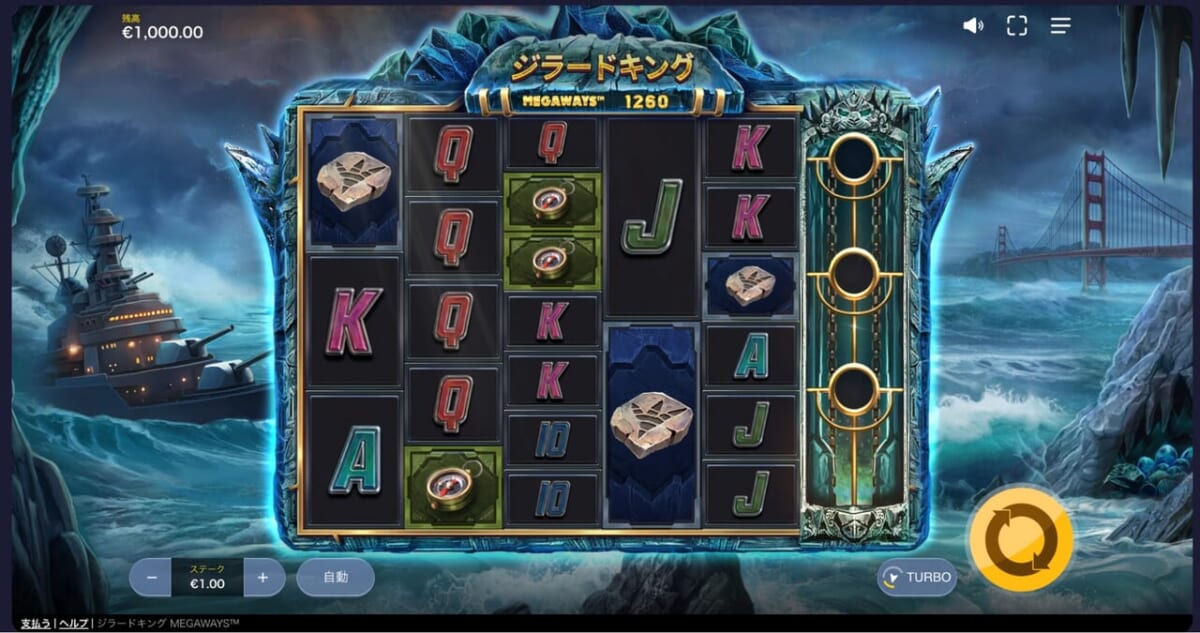Open the hamburger menu

[1061, 26]
